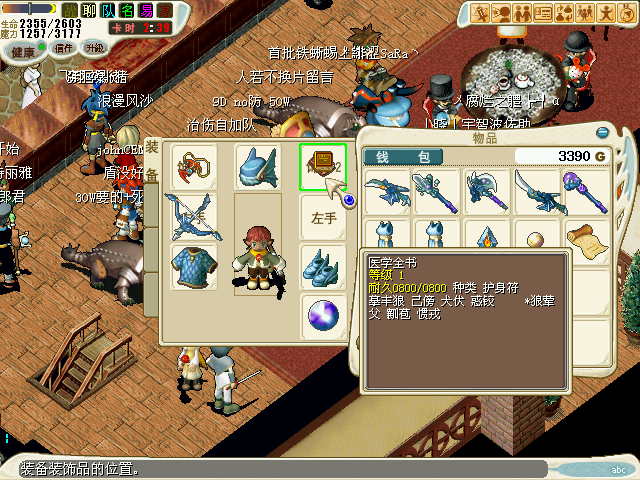Click the empty 左手 left-hand slot

(322, 216)
